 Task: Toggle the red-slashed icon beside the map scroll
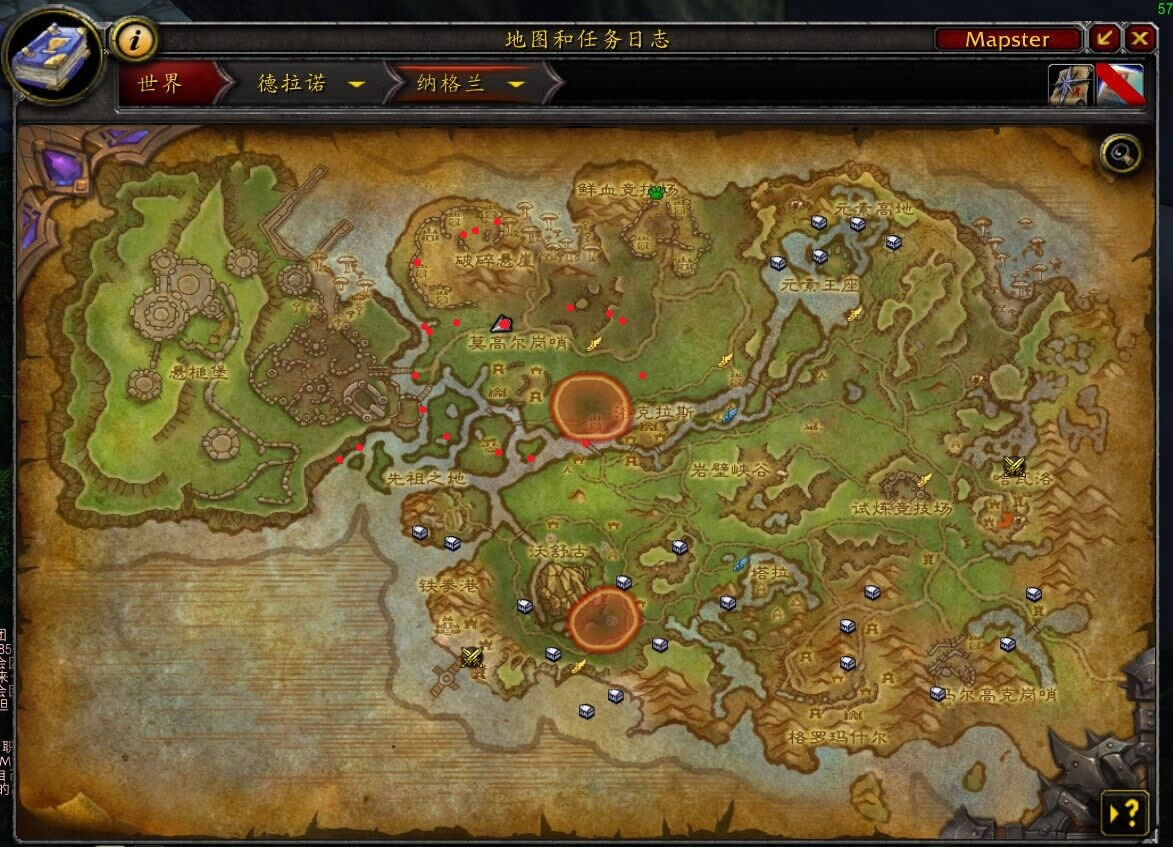[1119, 84]
